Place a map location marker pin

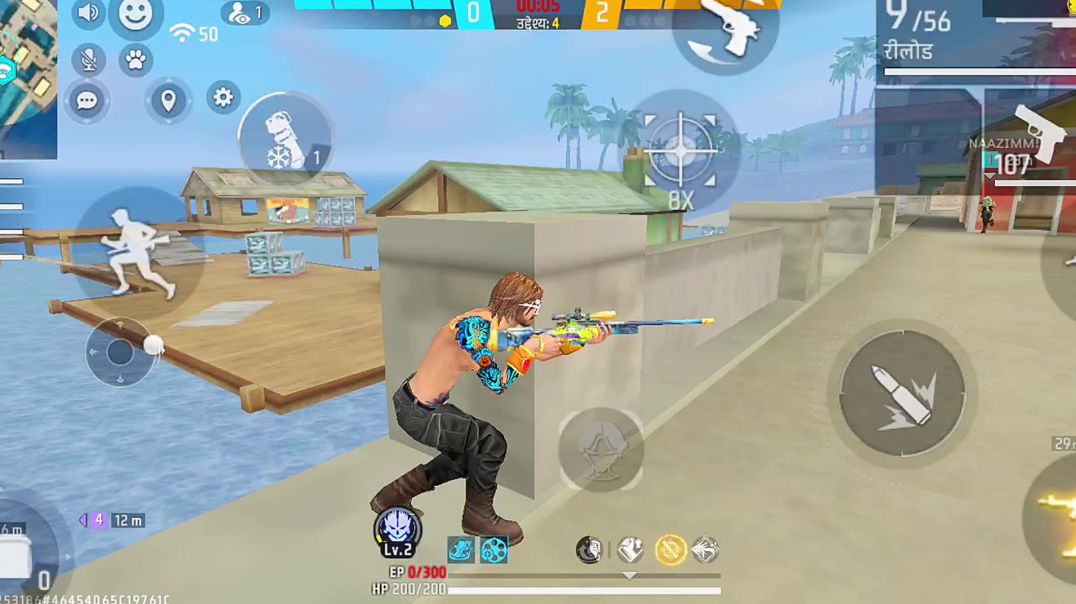[168, 100]
